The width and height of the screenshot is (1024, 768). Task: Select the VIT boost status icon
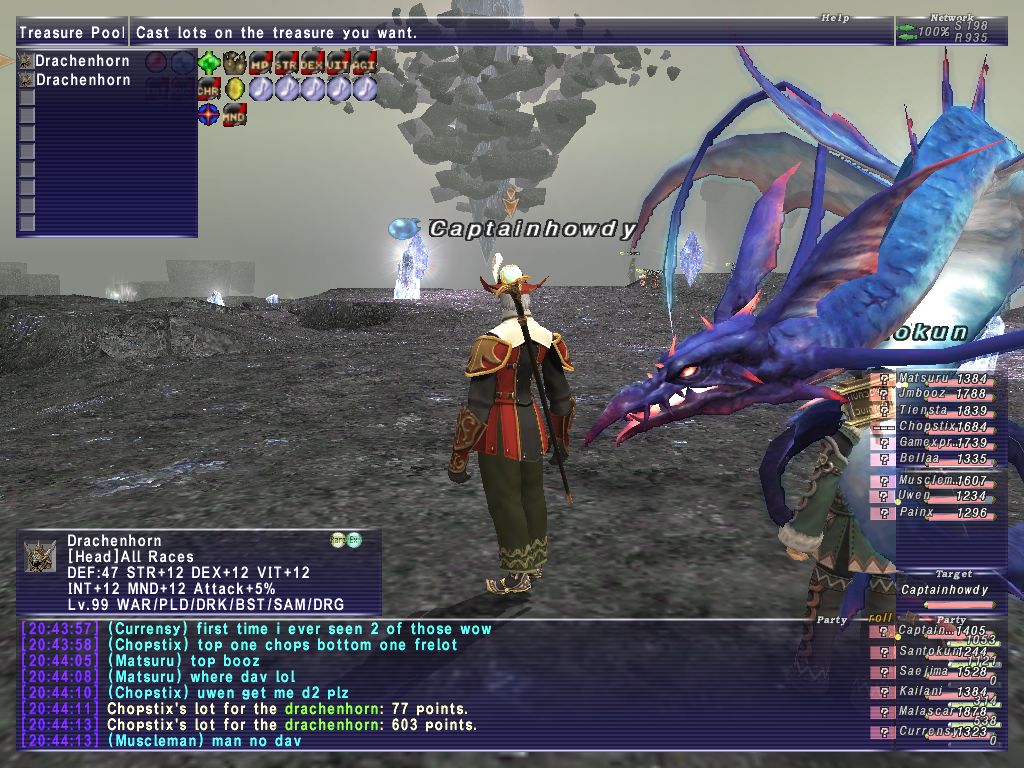point(338,62)
